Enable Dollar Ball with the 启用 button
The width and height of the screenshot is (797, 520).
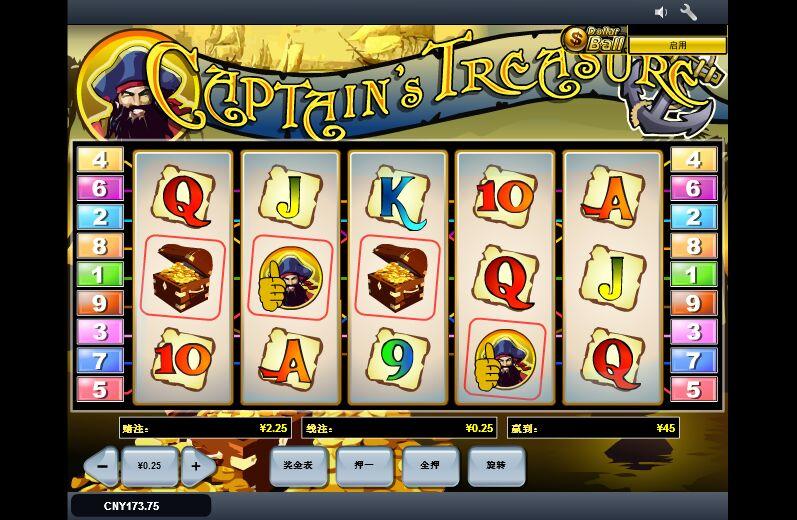[677, 45]
